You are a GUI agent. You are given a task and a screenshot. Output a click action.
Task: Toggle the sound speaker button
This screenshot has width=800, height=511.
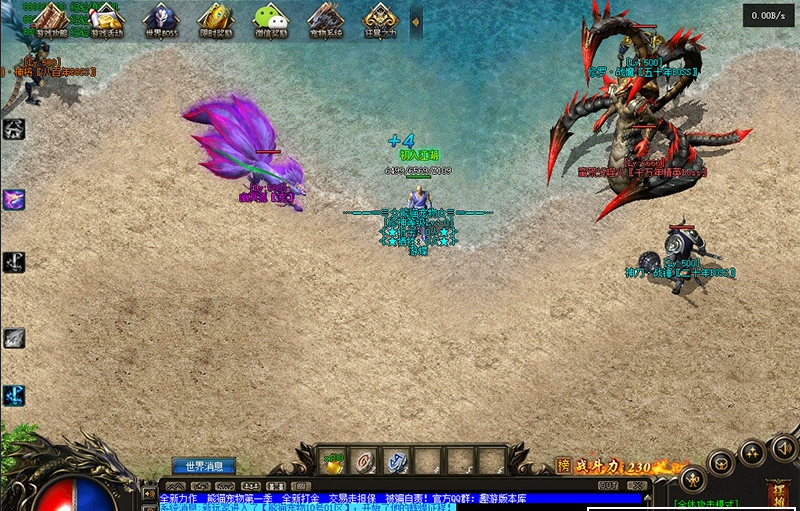click(x=784, y=447)
